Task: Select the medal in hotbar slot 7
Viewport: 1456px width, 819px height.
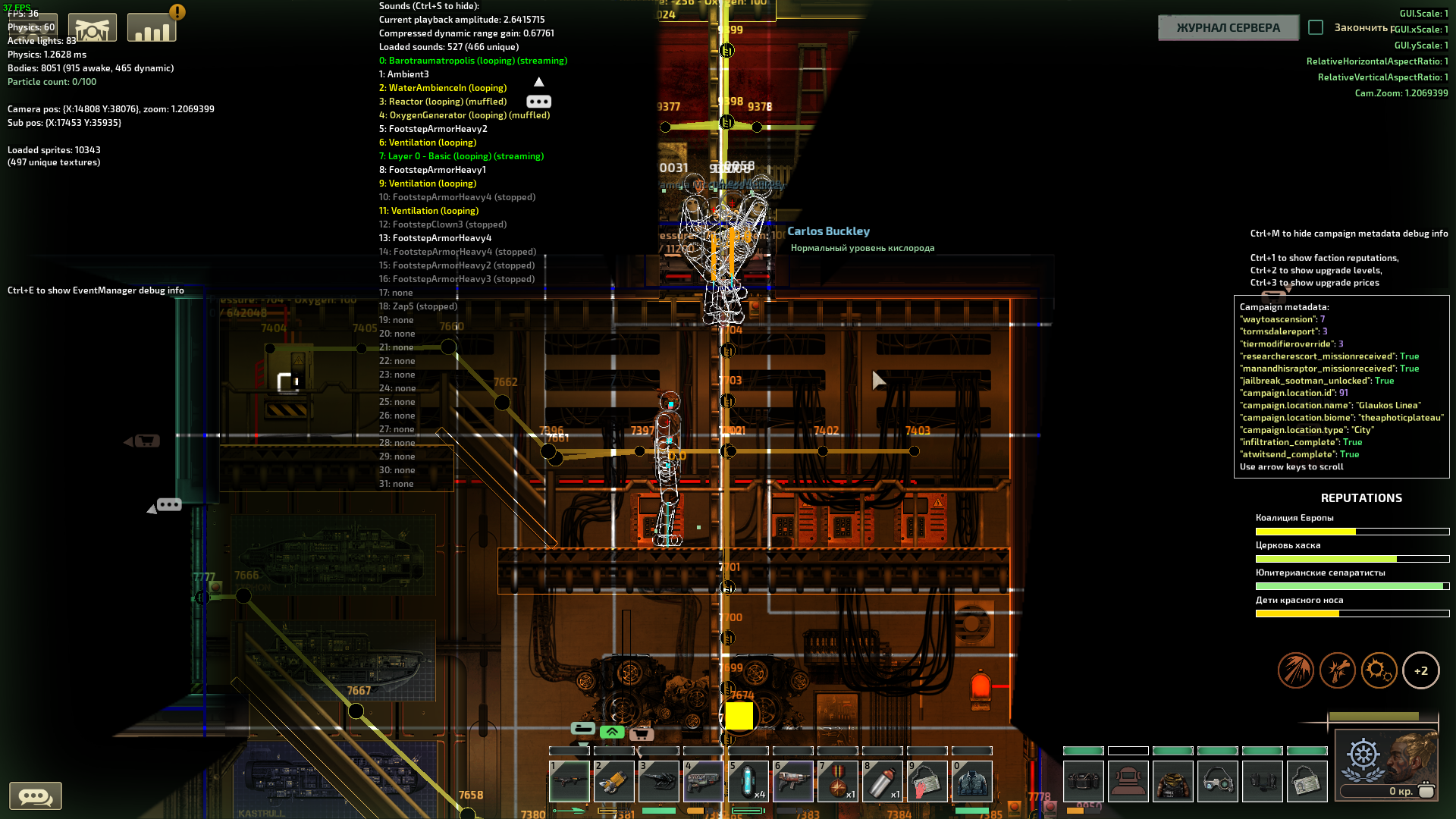Action: click(x=838, y=781)
